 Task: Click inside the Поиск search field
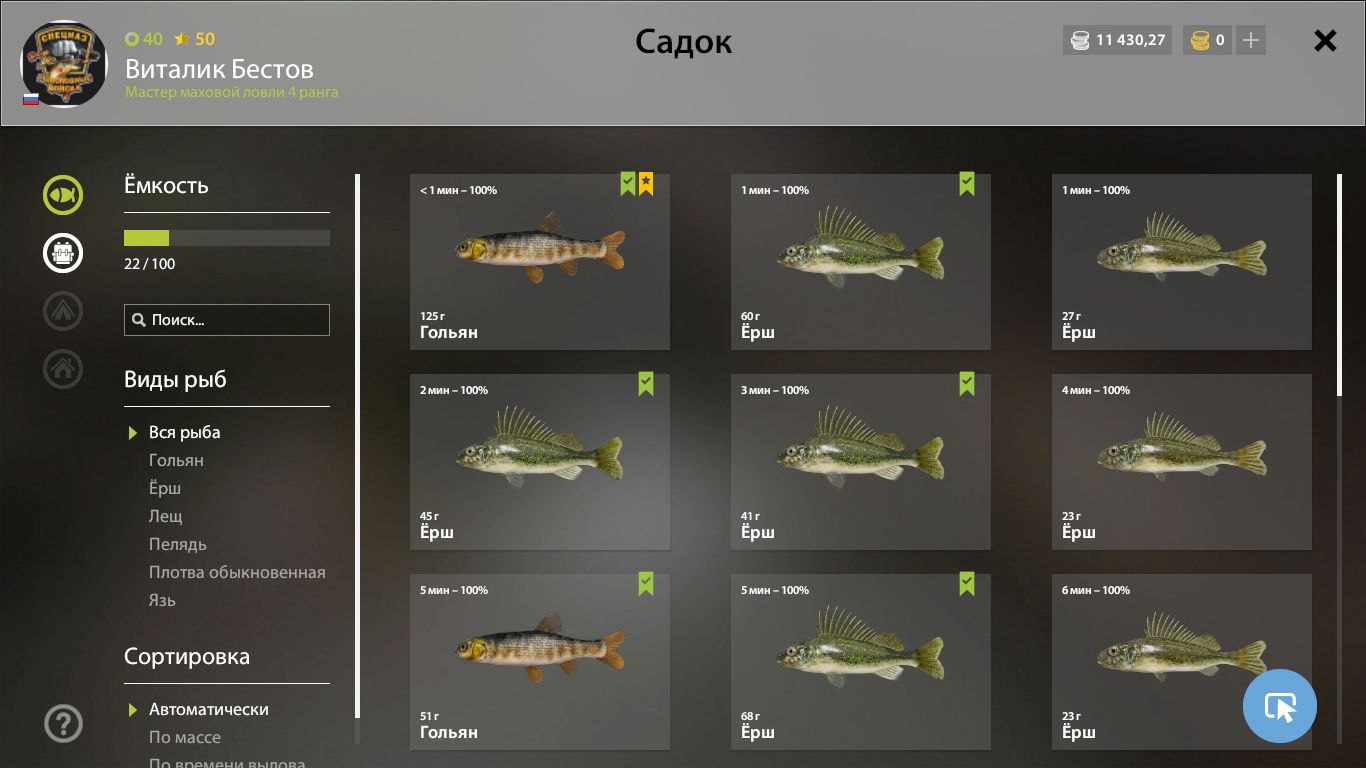click(x=226, y=319)
